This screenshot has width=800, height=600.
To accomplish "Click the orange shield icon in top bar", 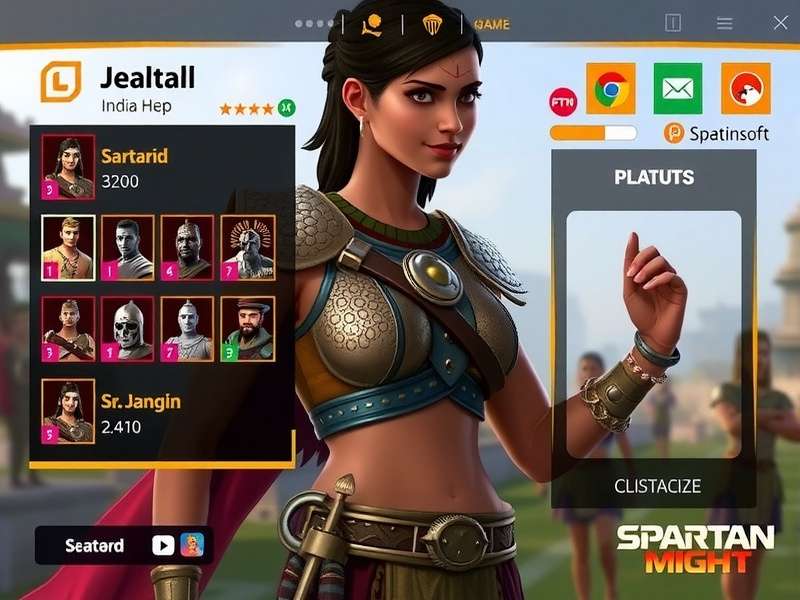I will click(x=432, y=24).
